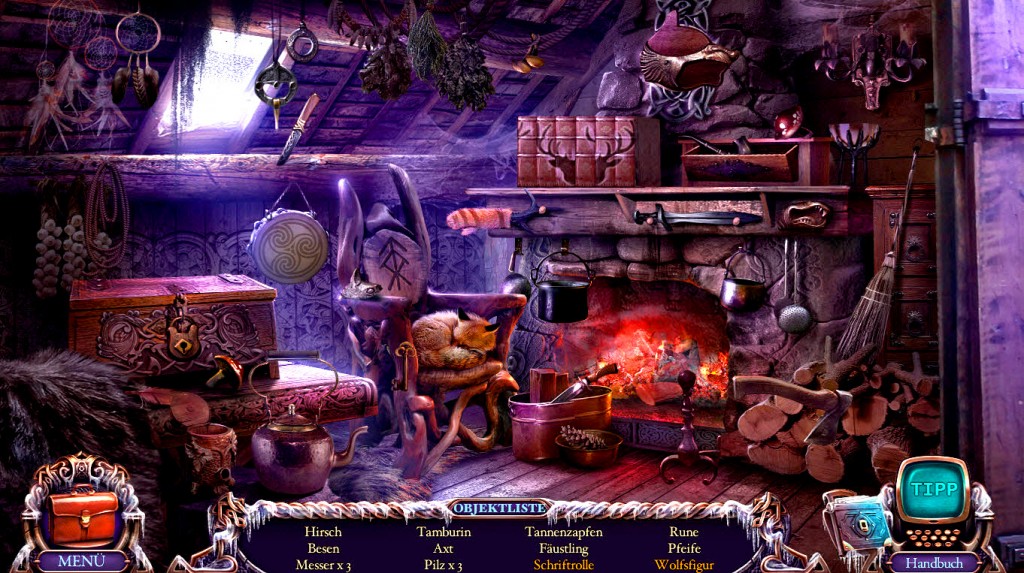Use the TIPP hint button
Viewport: 1024px width, 573px height.
click(x=931, y=490)
